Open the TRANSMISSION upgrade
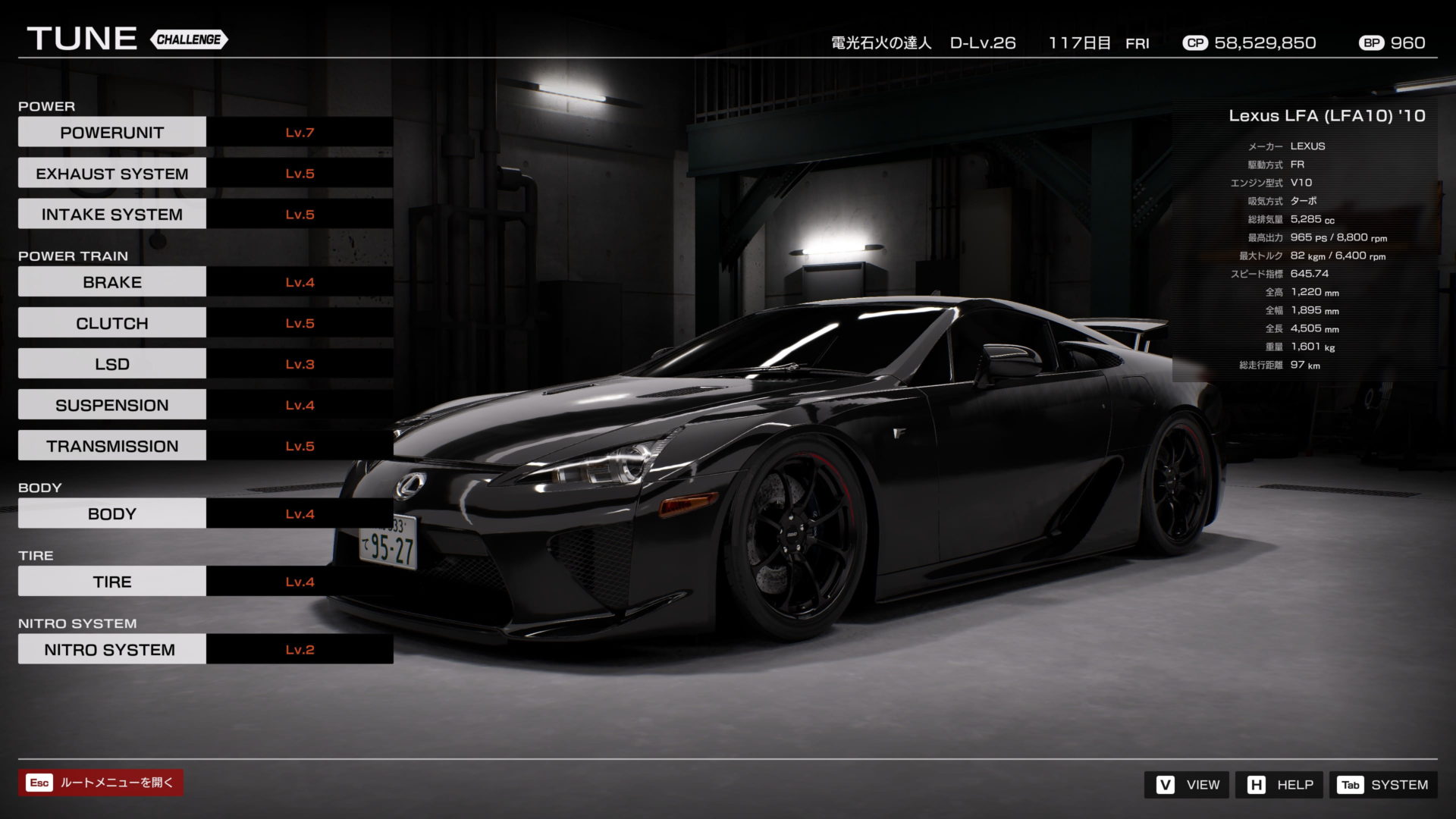This screenshot has width=1456, height=819. pyautogui.click(x=112, y=446)
